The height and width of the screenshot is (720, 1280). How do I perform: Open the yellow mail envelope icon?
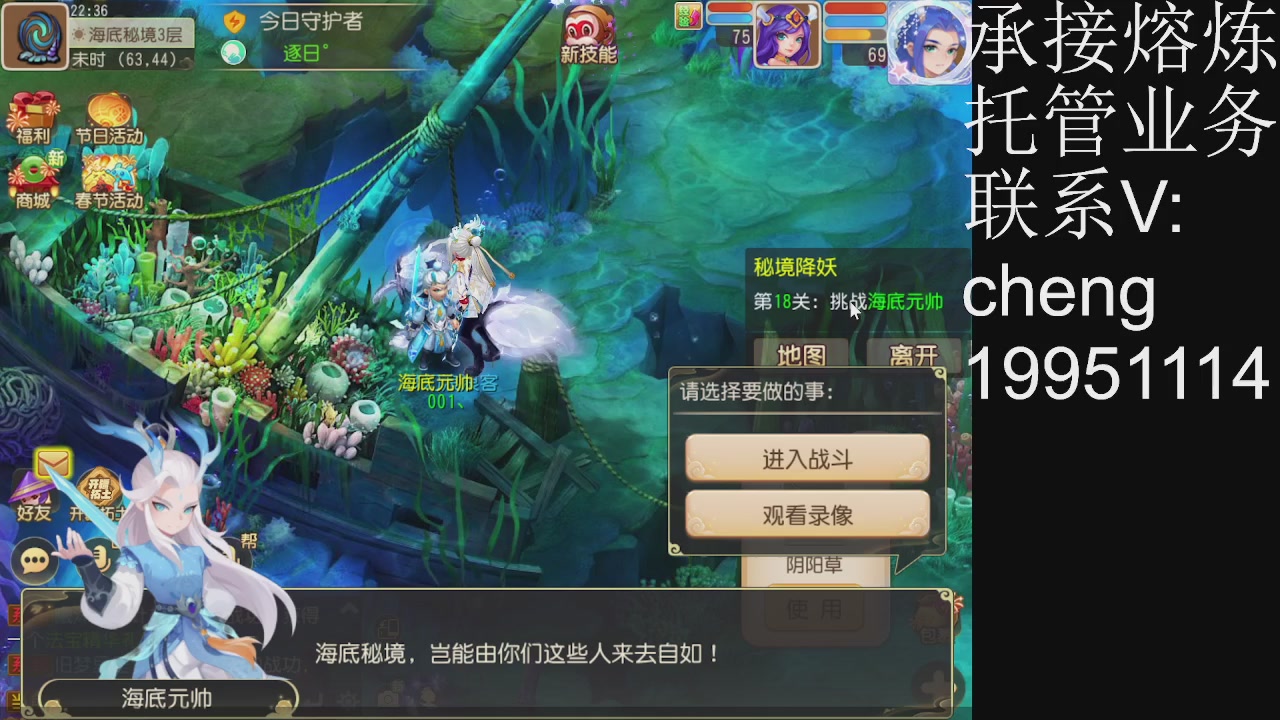coord(52,462)
